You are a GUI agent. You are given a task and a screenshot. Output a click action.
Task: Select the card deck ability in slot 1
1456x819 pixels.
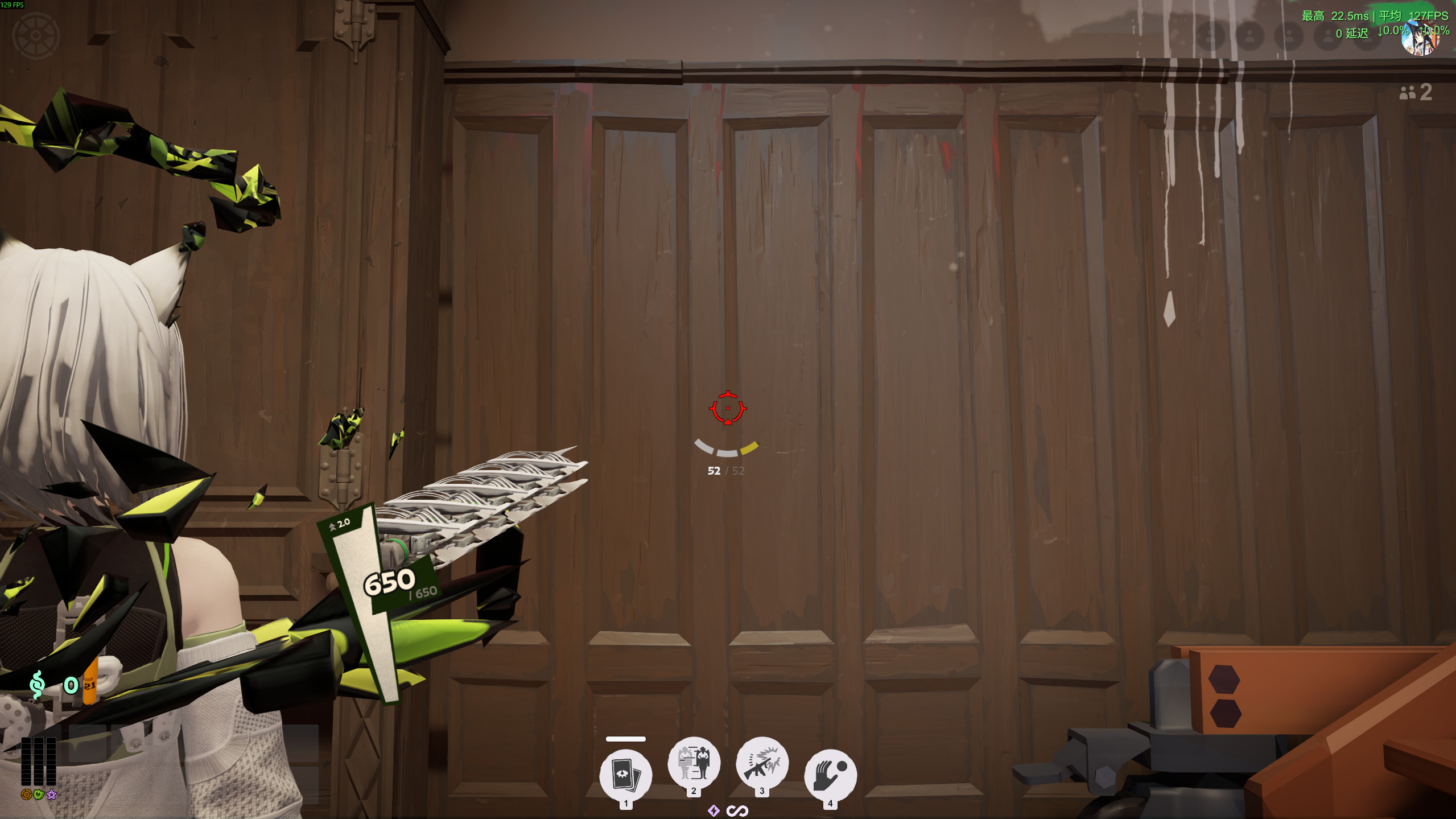coord(626,773)
